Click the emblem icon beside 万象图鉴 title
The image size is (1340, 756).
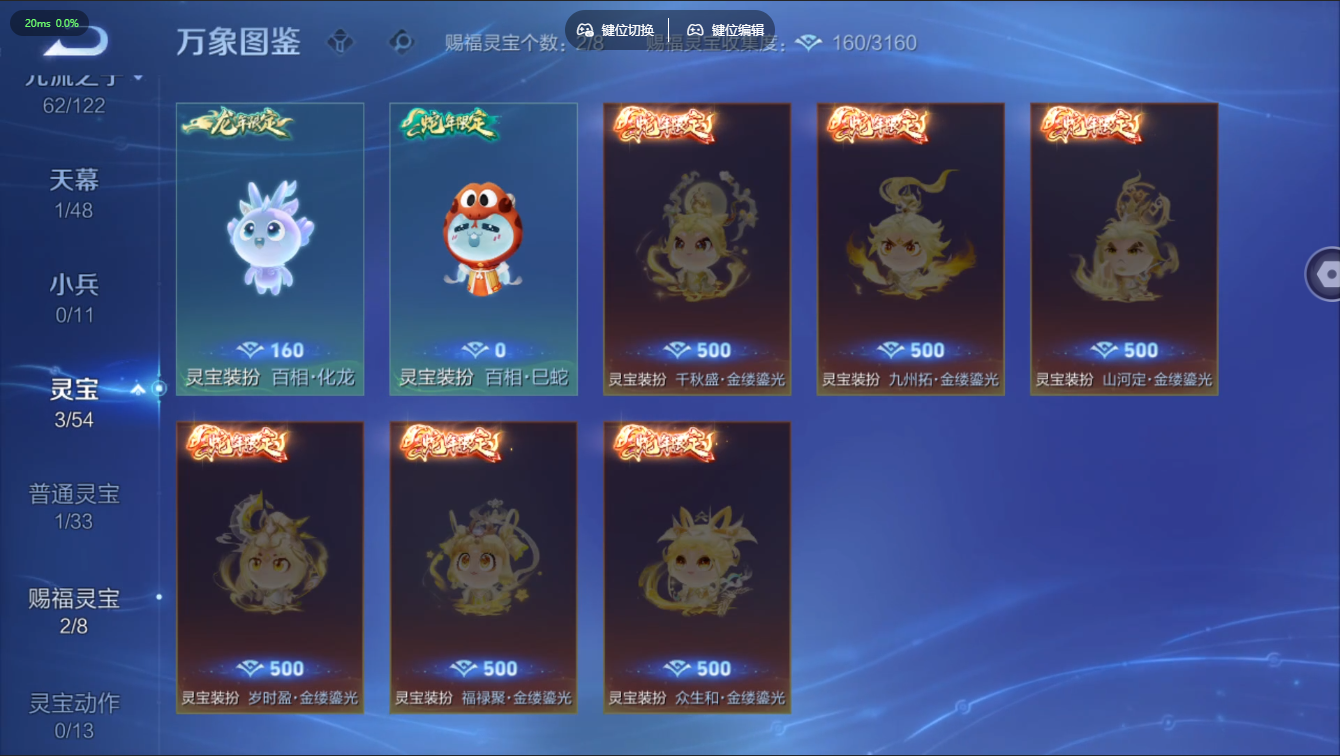click(x=340, y=43)
